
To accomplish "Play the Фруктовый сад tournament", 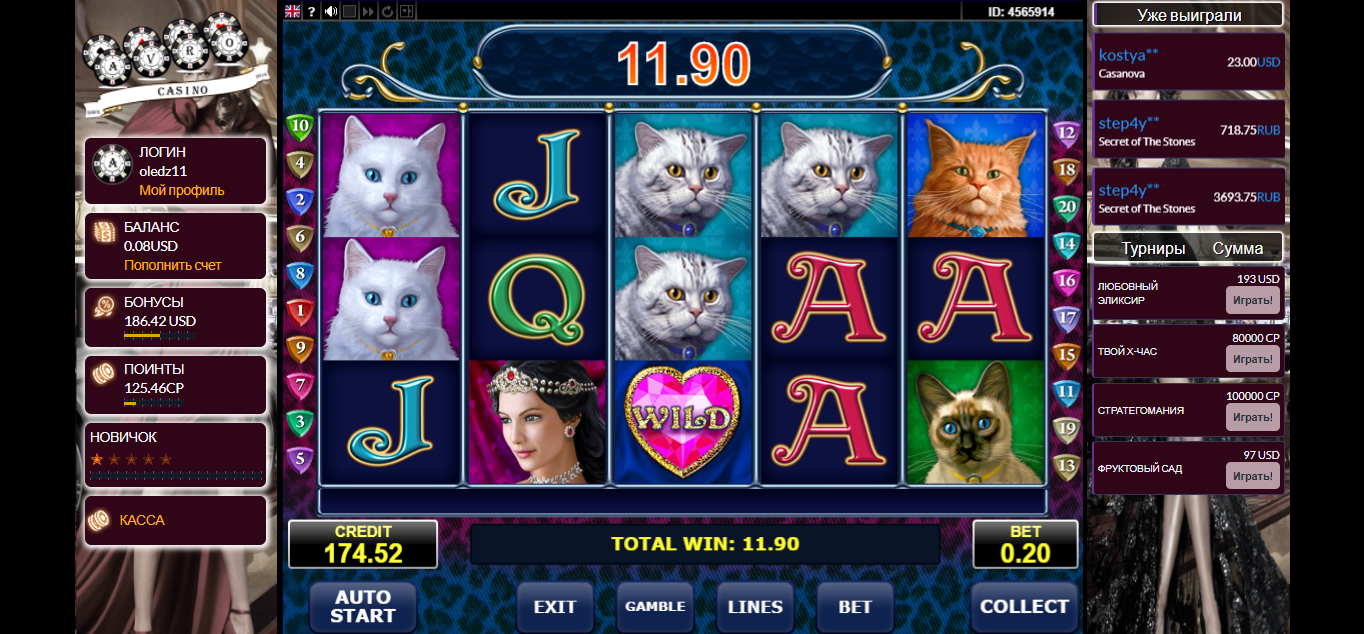I will pyautogui.click(x=1252, y=475).
